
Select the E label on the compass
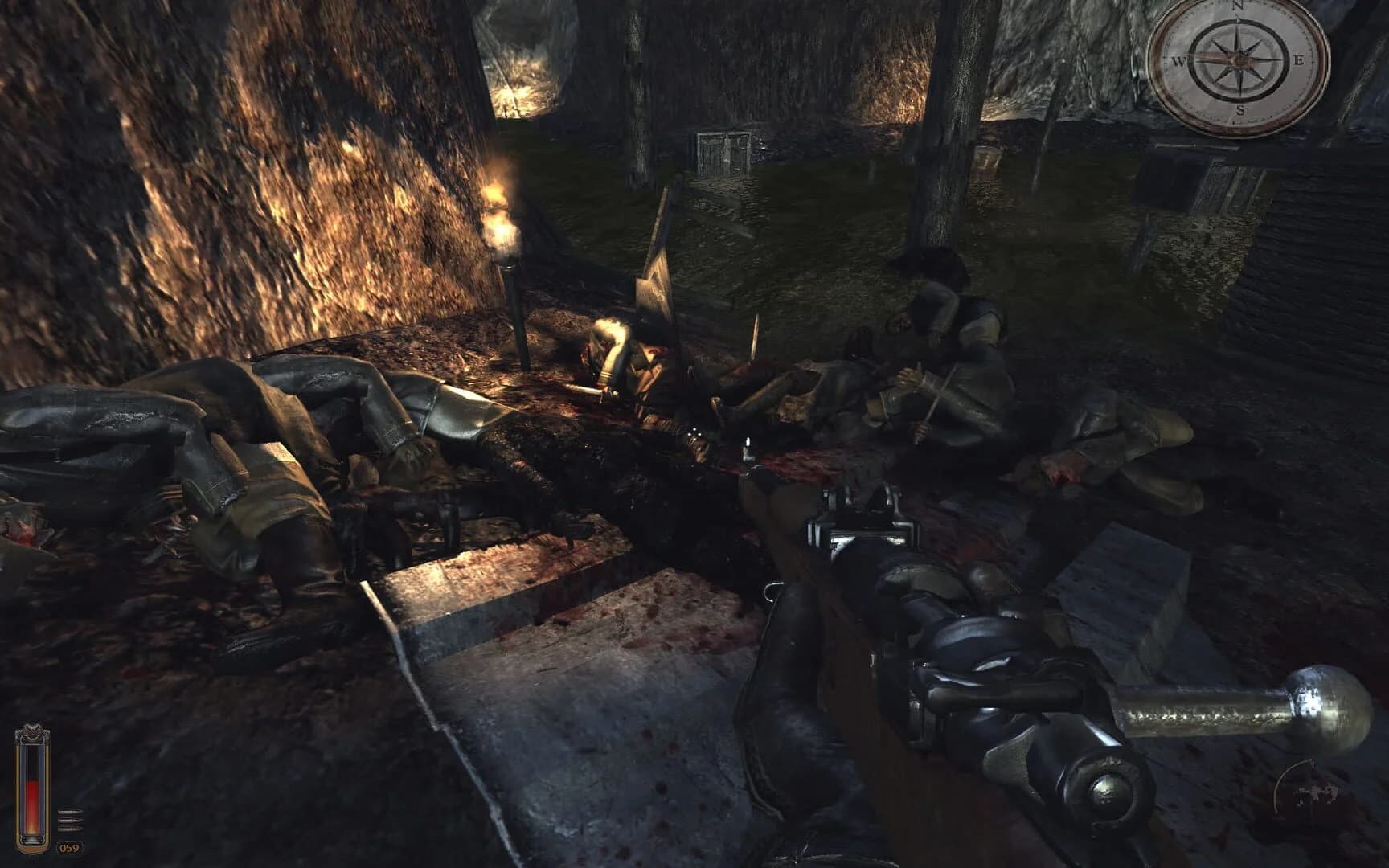(1300, 59)
